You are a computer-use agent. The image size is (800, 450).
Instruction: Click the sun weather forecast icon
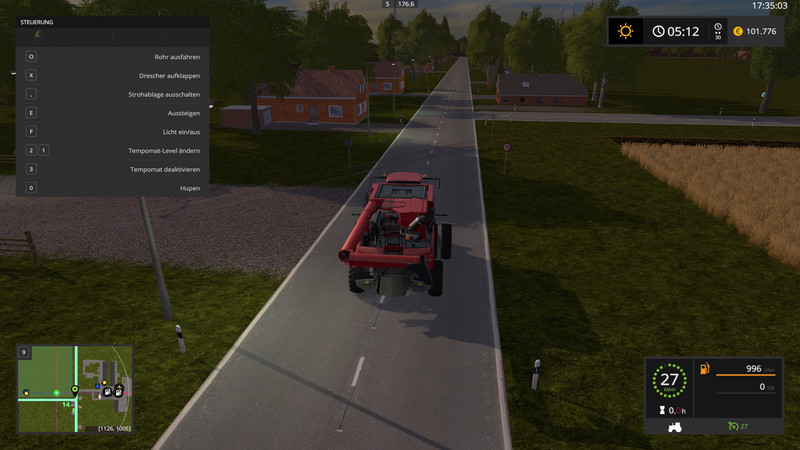pos(626,31)
